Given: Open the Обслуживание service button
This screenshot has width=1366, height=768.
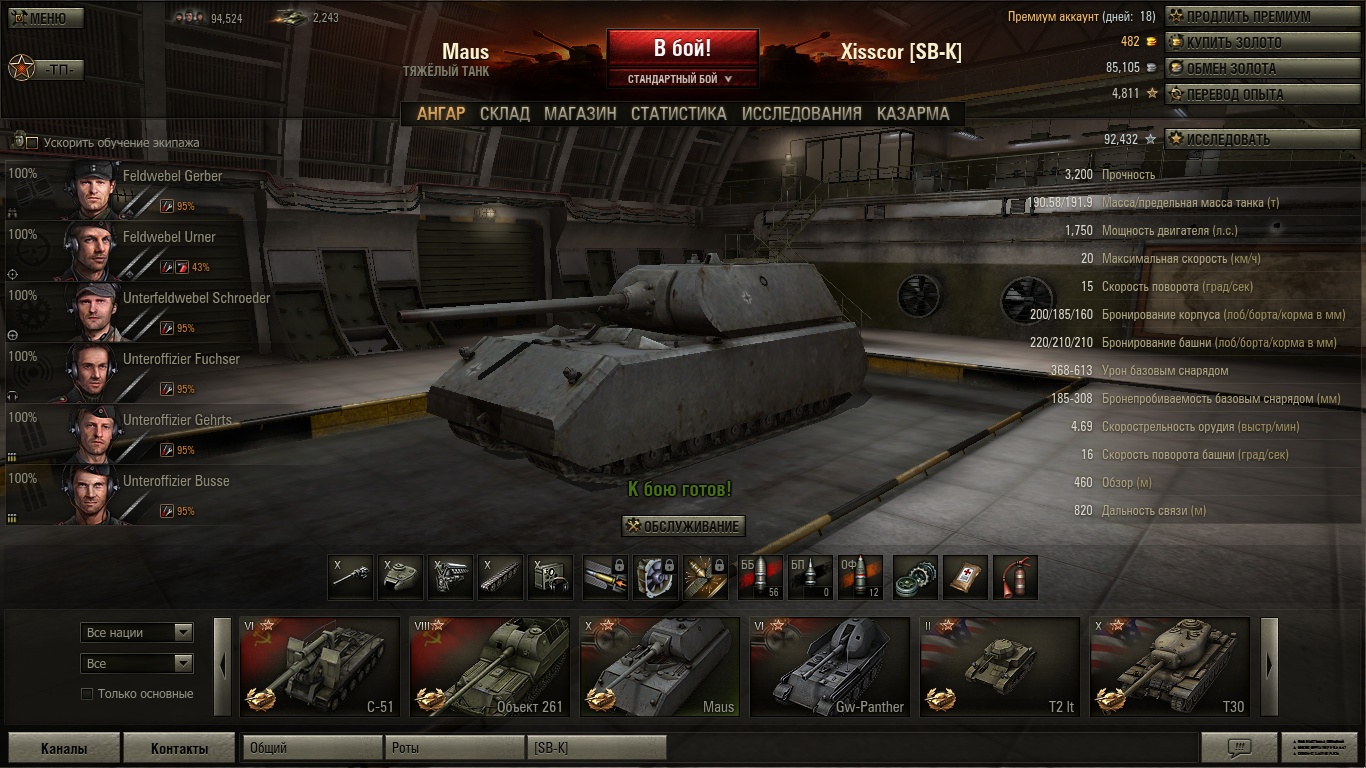Looking at the screenshot, I should [683, 526].
